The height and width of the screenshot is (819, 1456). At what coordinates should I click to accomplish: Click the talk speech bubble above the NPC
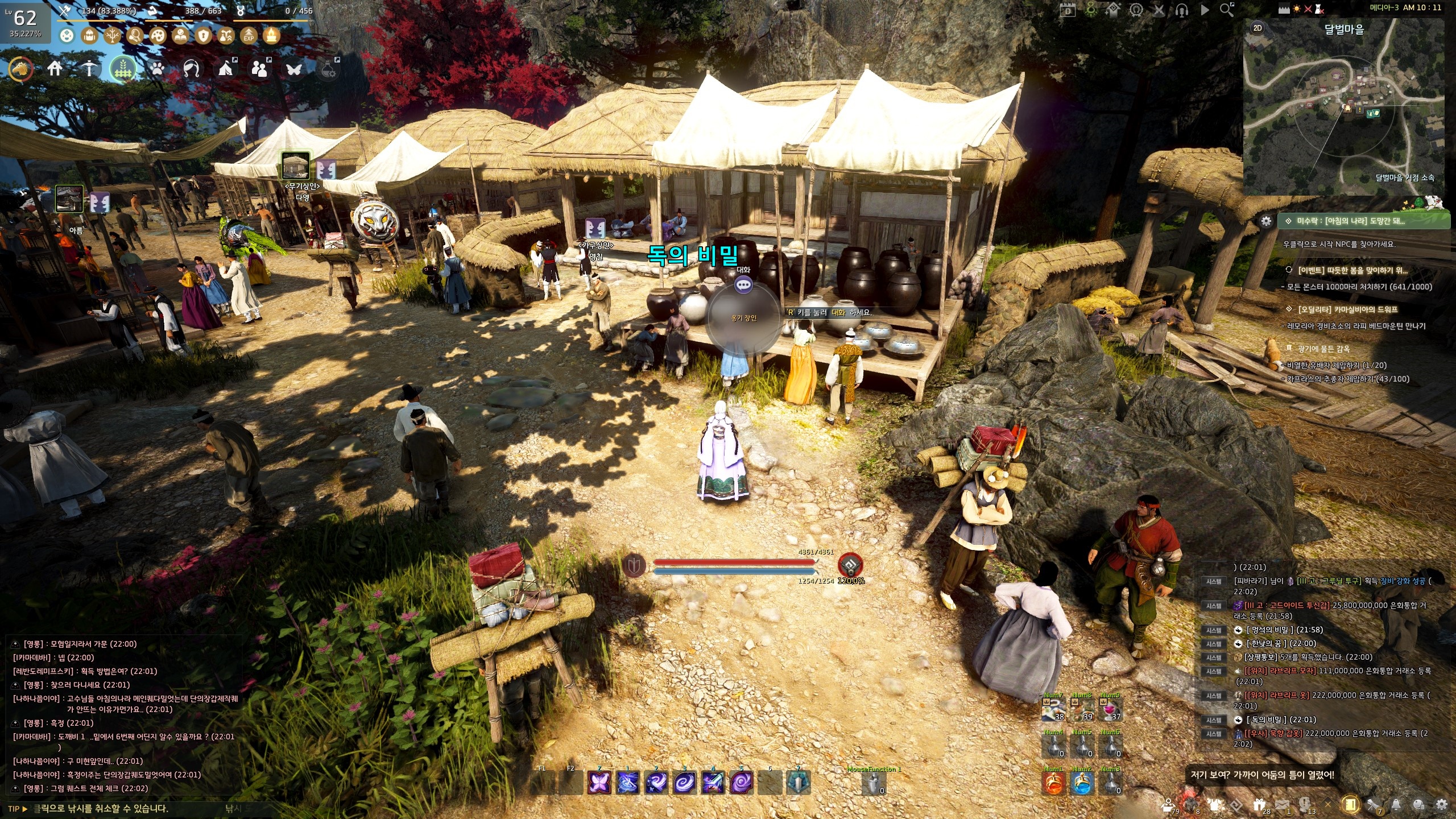tap(743, 284)
